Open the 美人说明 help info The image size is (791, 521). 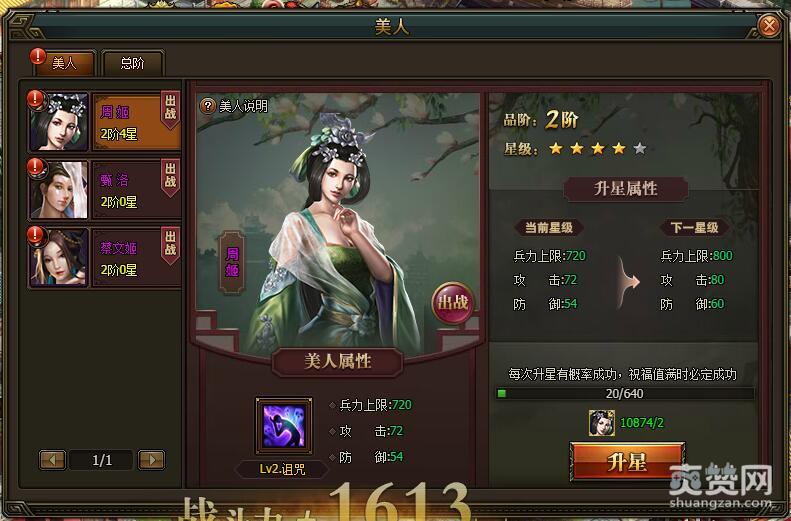[235, 105]
